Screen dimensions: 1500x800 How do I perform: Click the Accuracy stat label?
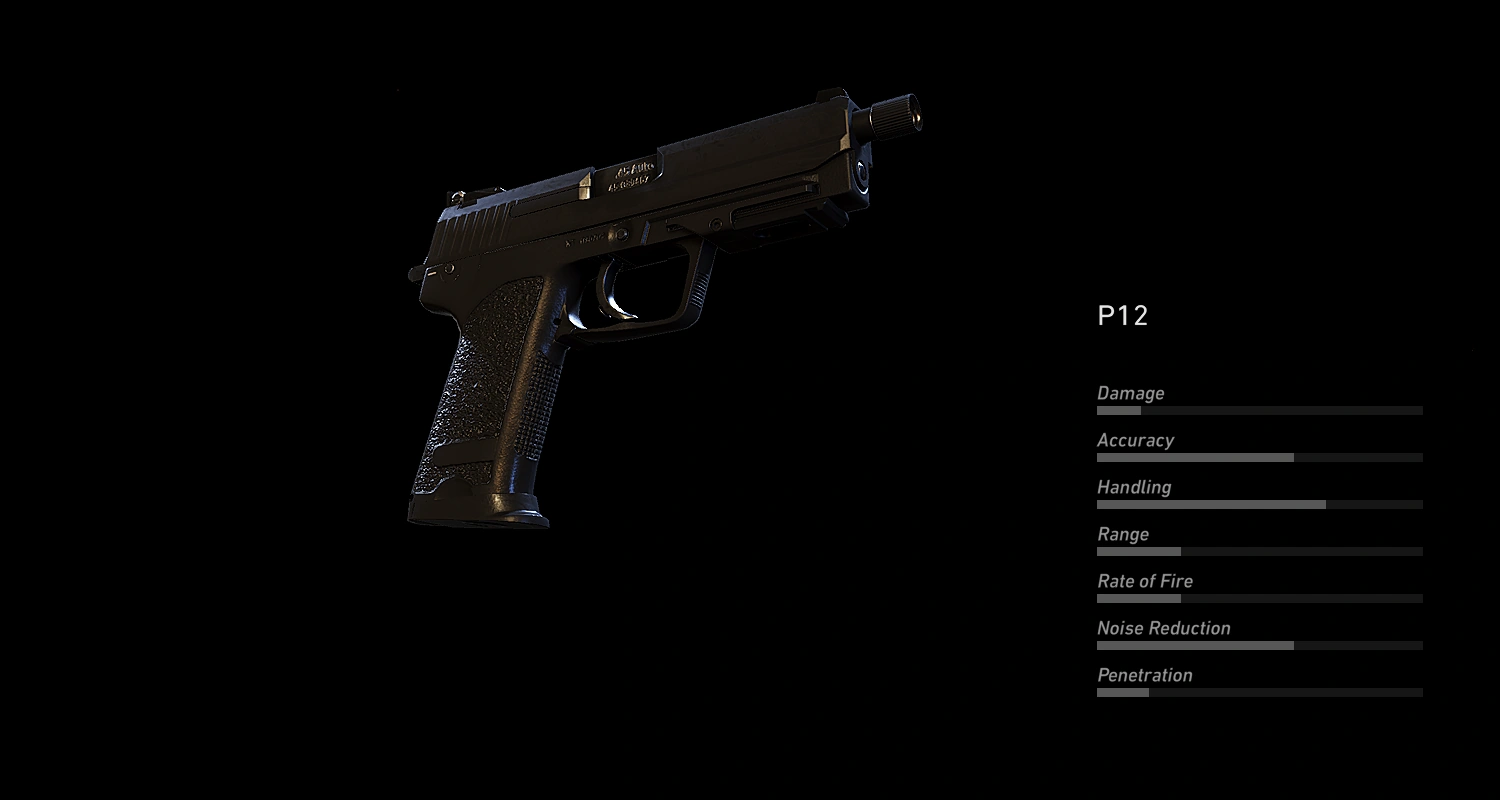1136,440
